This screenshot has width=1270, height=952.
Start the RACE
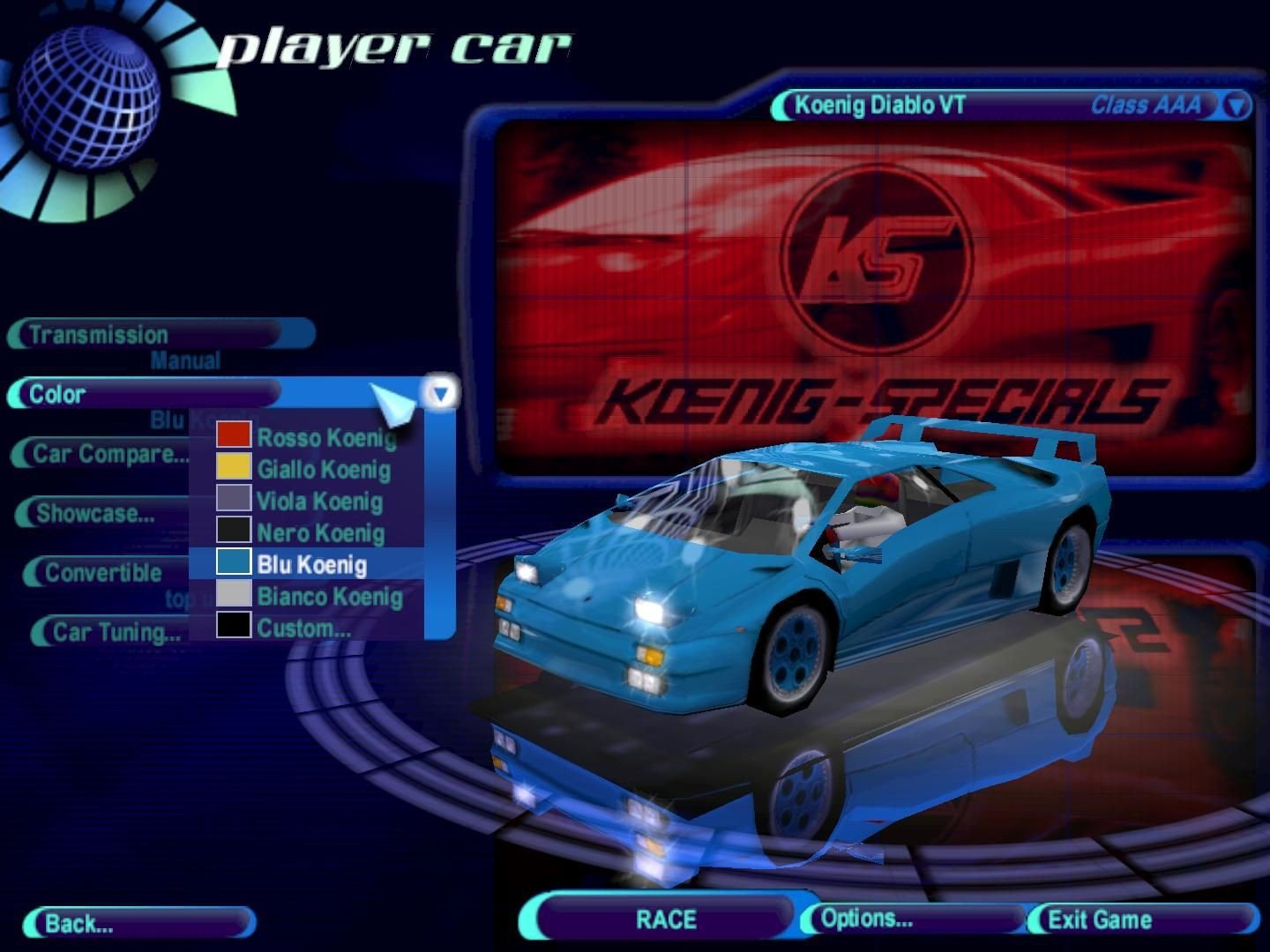tap(666, 919)
